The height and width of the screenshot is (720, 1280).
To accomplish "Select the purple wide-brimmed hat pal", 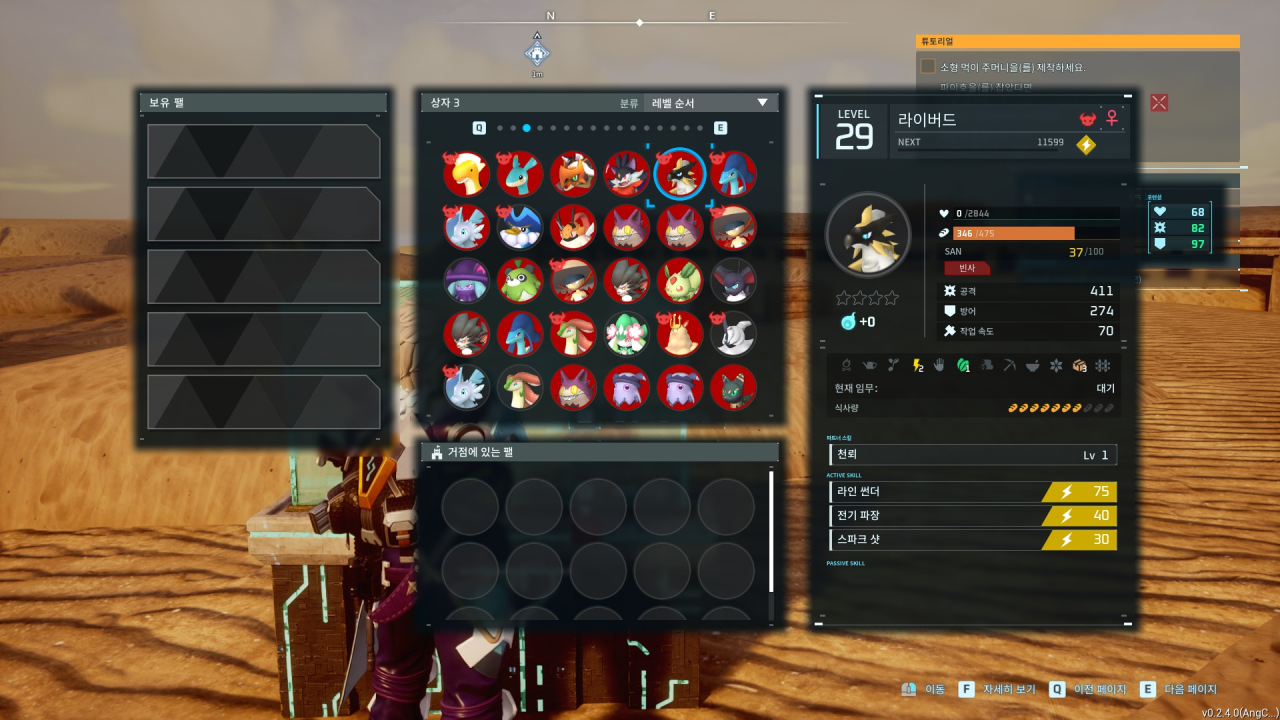I will pos(467,281).
